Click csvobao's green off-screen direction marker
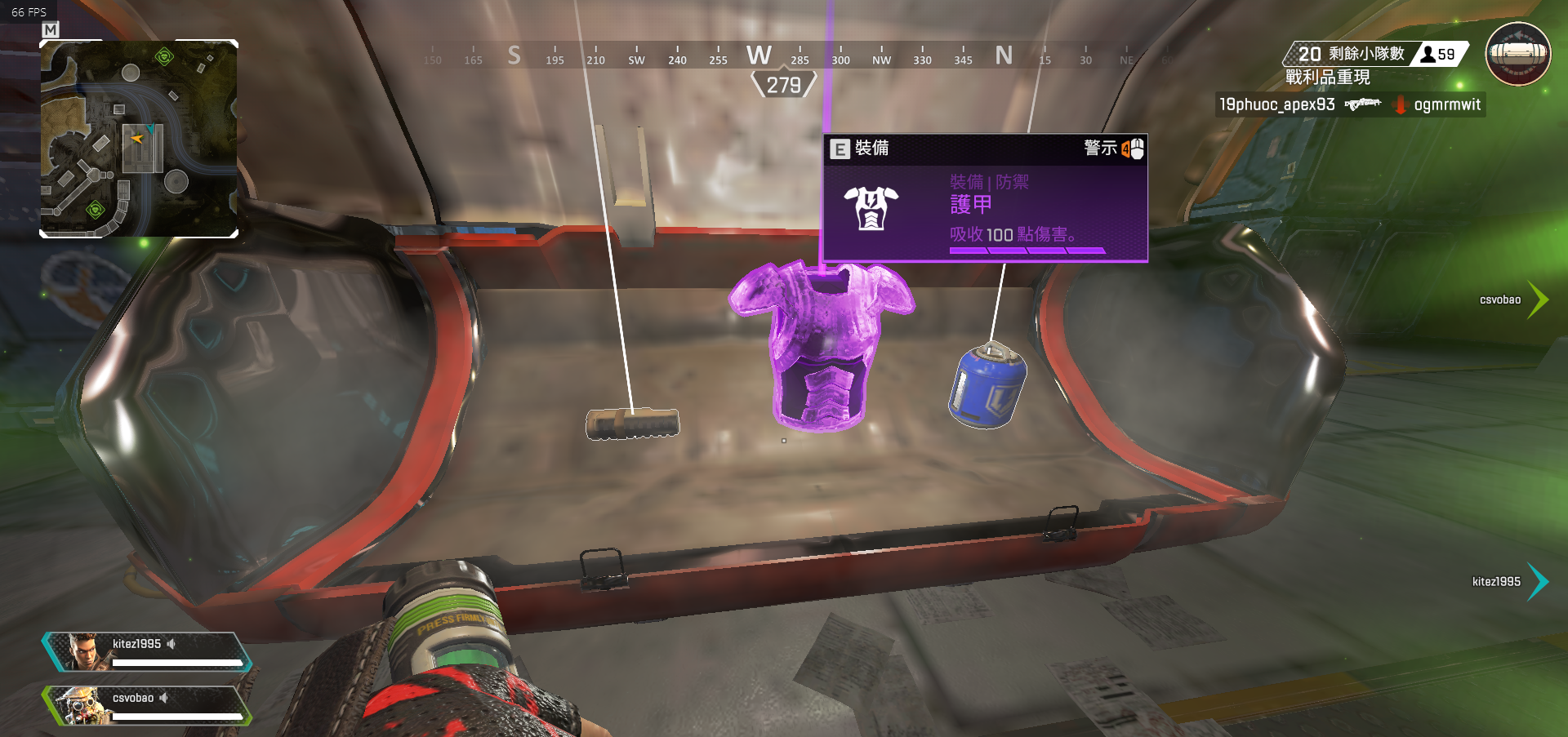The height and width of the screenshot is (737, 1568). (1538, 300)
